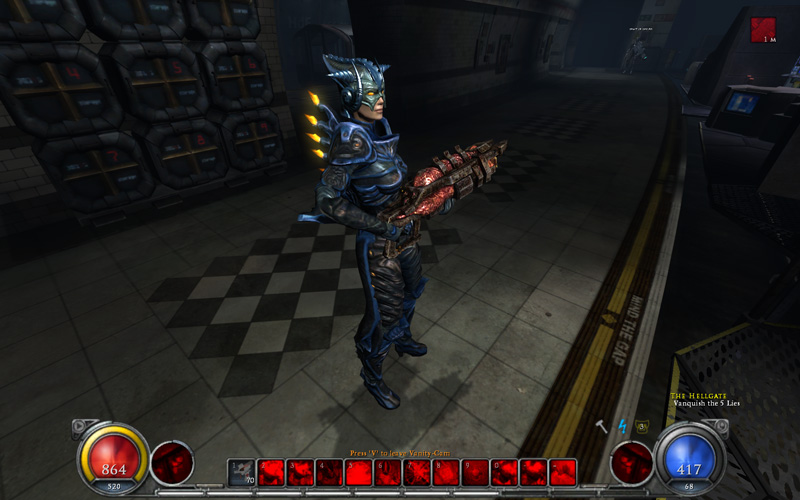Image resolution: width=800 pixels, height=500 pixels.
Task: Activate the left-hand skill orb beside health
Action: 171,464
